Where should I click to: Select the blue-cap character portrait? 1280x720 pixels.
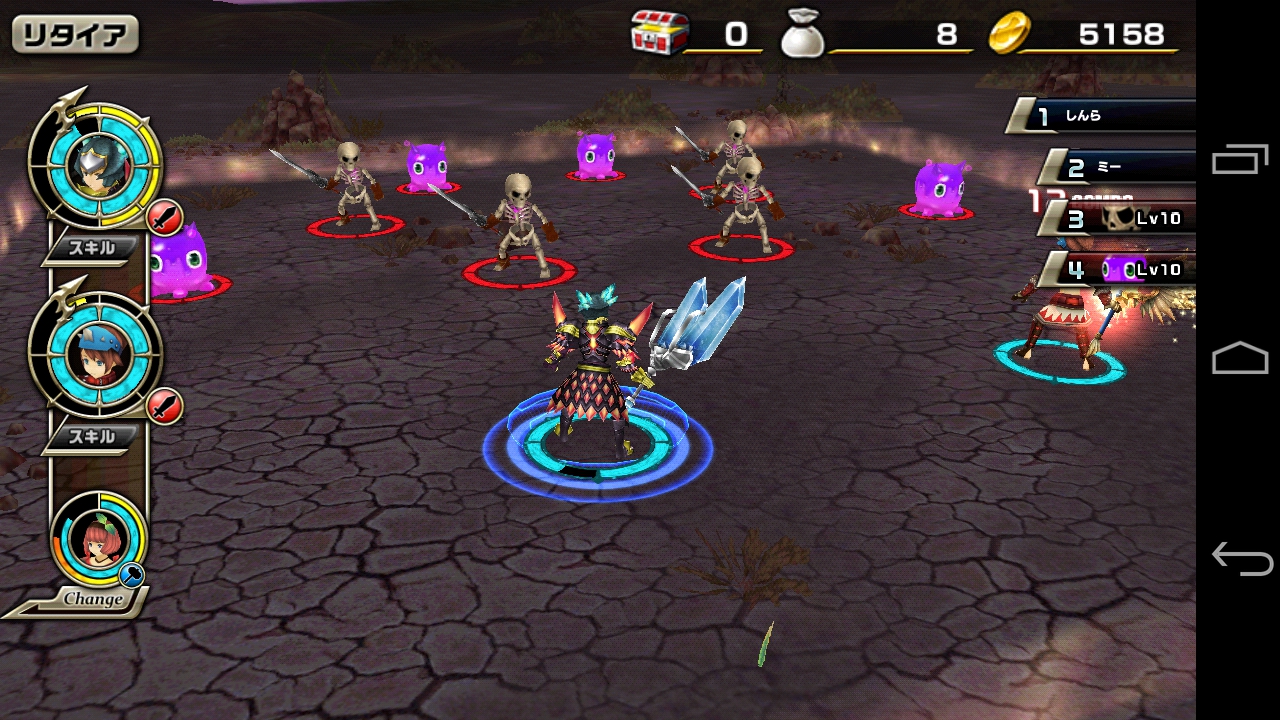click(94, 351)
